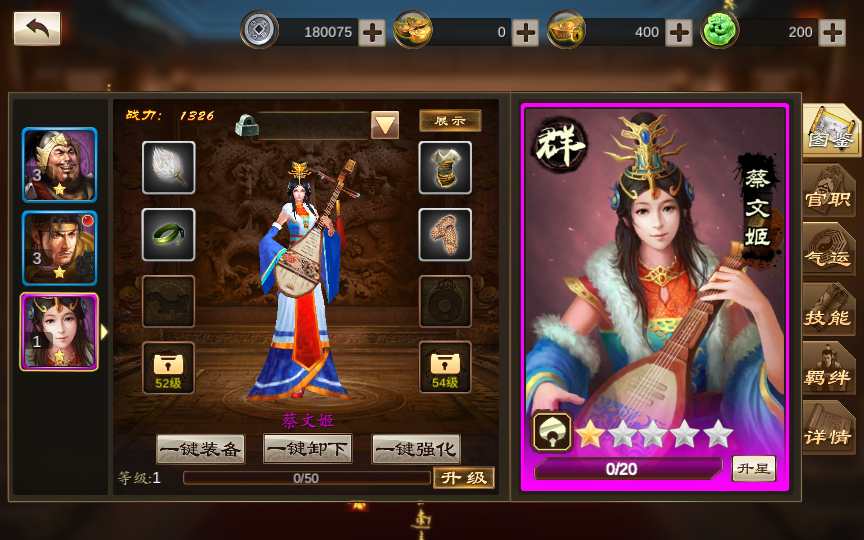Open the title dropdown arrow
The image size is (864, 540).
click(x=385, y=125)
